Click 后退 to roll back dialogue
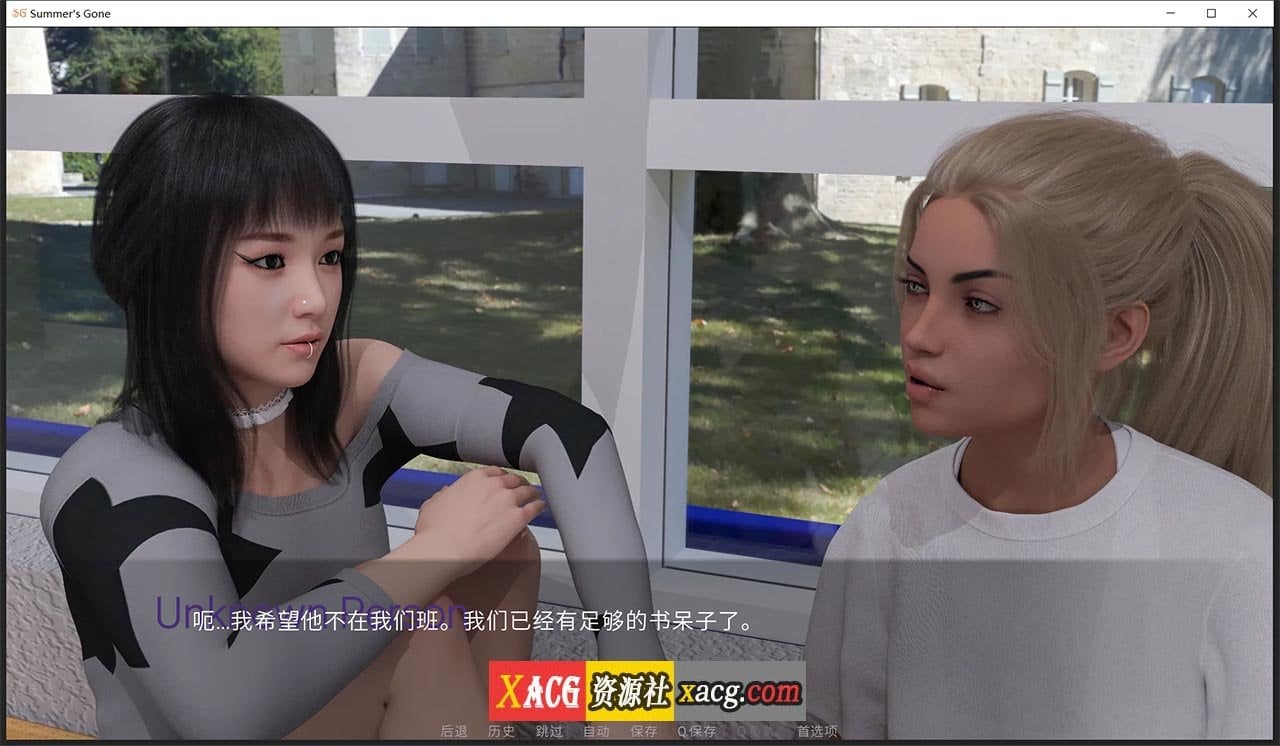Image resolution: width=1280 pixels, height=746 pixels. click(455, 731)
